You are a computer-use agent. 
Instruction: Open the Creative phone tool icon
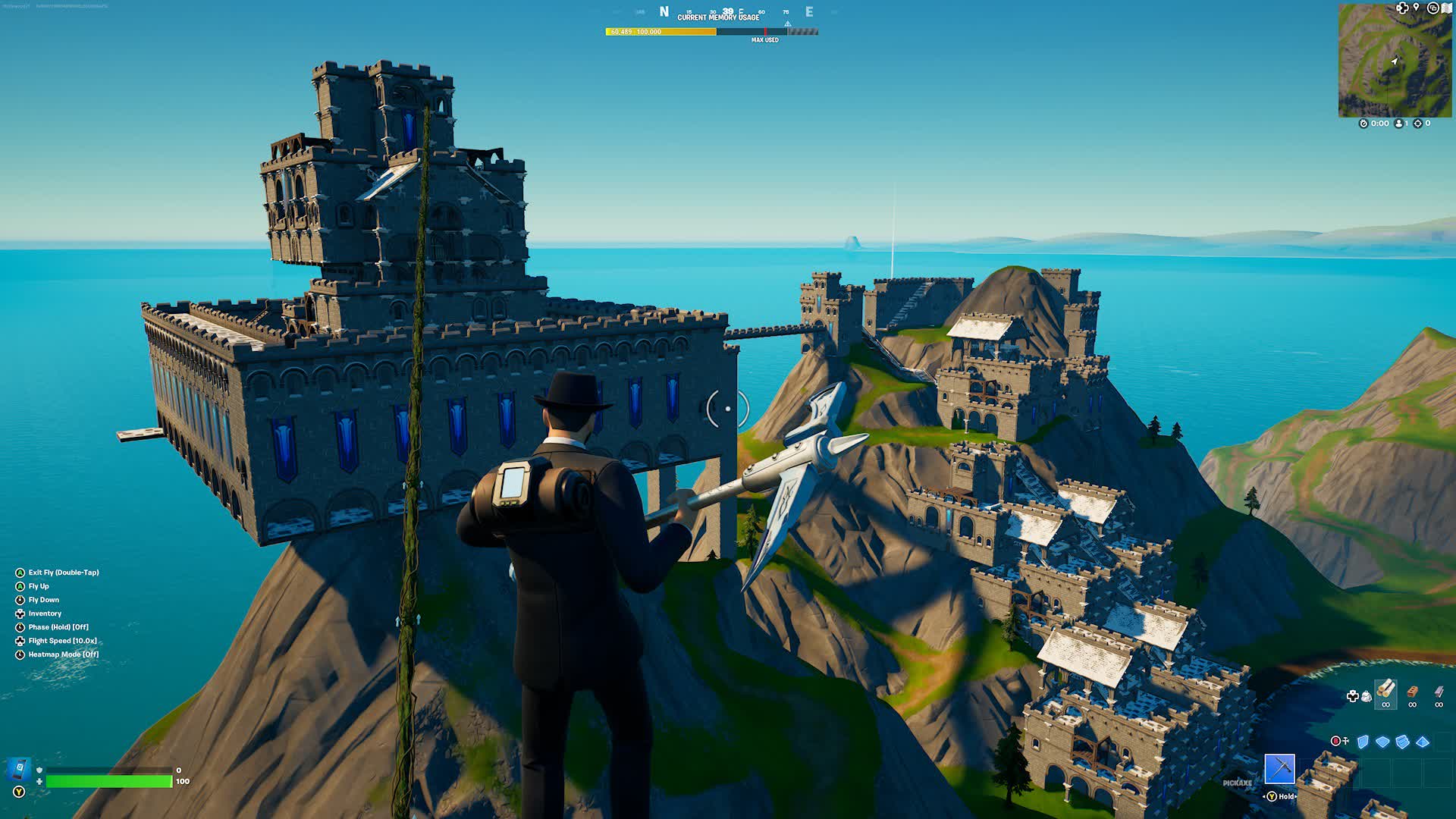coord(19,768)
